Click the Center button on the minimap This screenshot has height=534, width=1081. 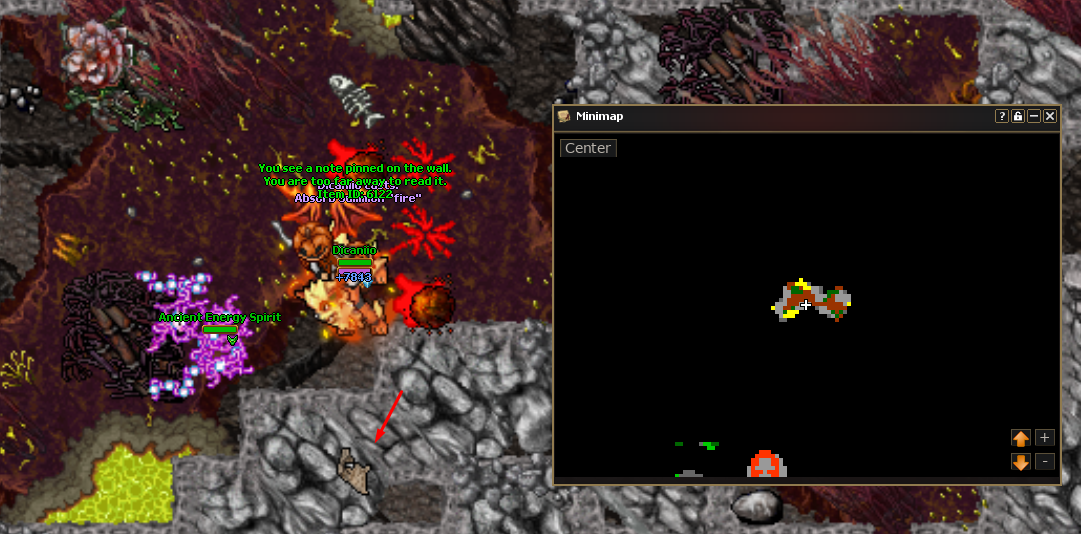click(588, 148)
